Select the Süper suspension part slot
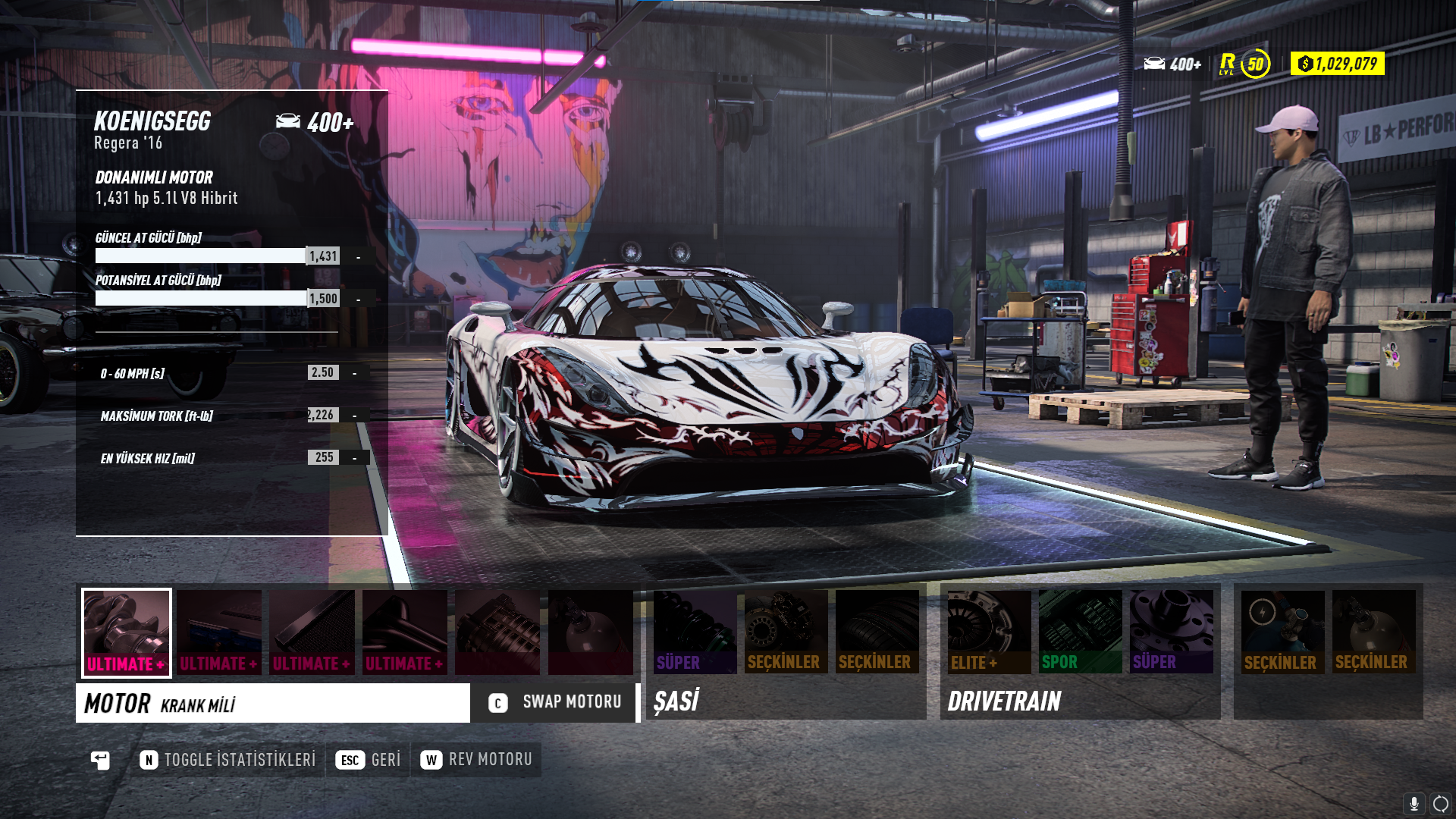Image resolution: width=1456 pixels, height=819 pixels. click(x=695, y=632)
